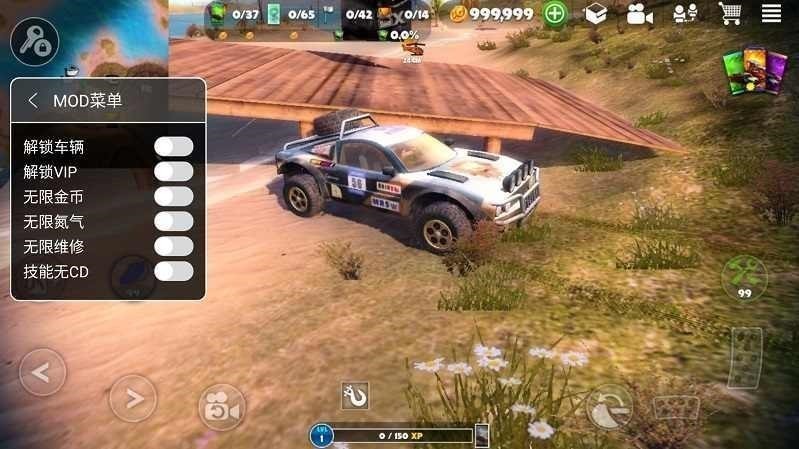Steer left with the left arrow button
This screenshot has height=449, width=799.
coord(42,373)
